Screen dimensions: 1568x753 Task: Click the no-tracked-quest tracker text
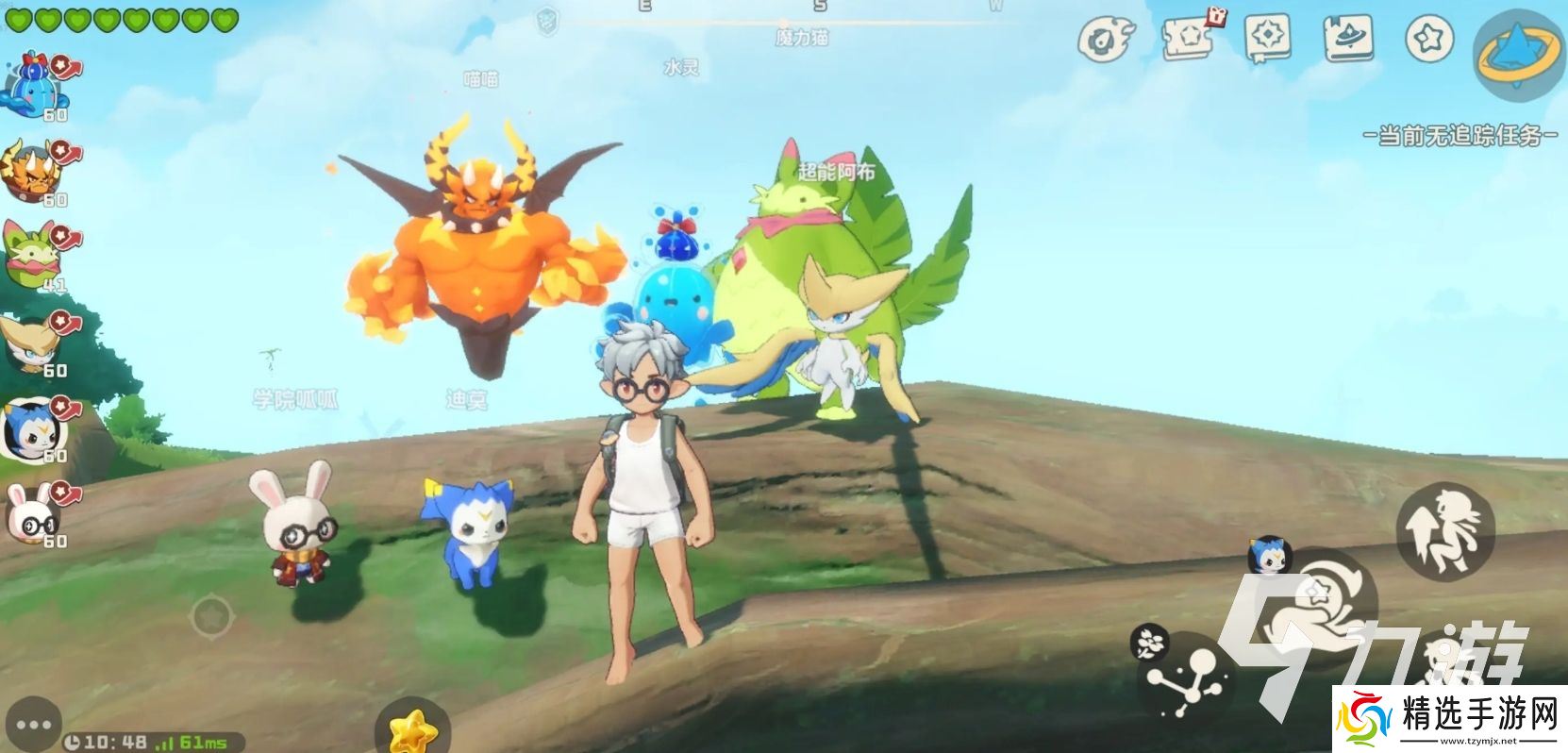click(1460, 136)
